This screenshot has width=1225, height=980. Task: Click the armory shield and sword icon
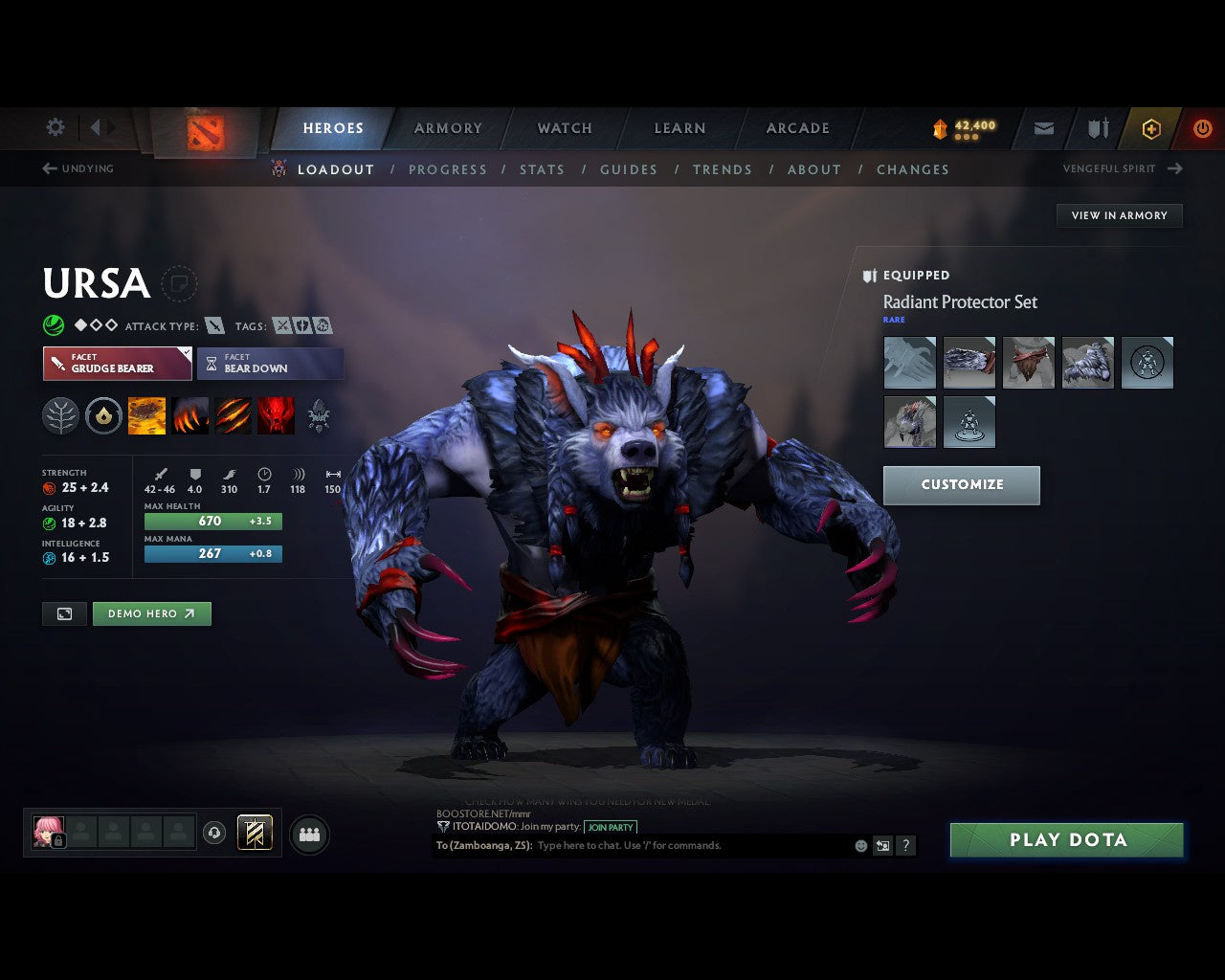[1096, 128]
